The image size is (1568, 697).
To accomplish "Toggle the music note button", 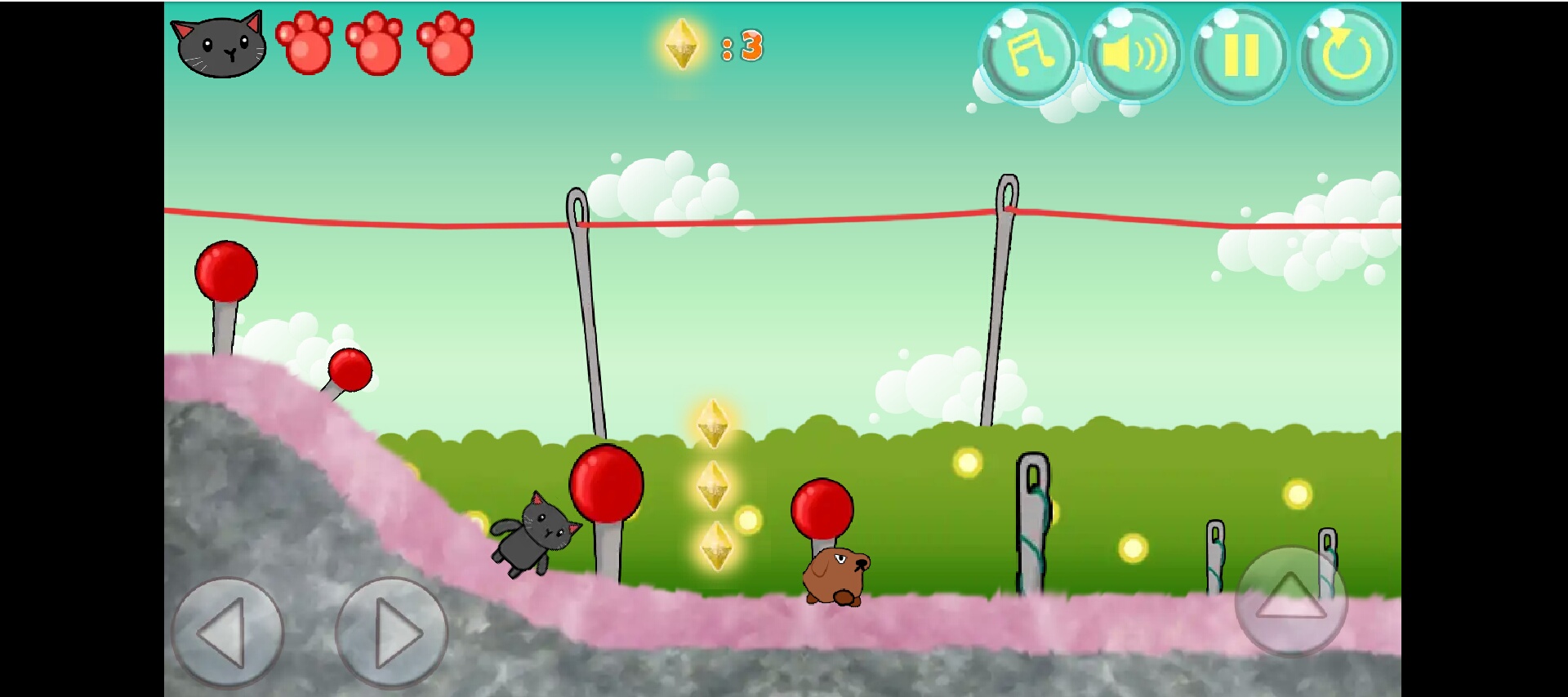I will (x=1030, y=55).
